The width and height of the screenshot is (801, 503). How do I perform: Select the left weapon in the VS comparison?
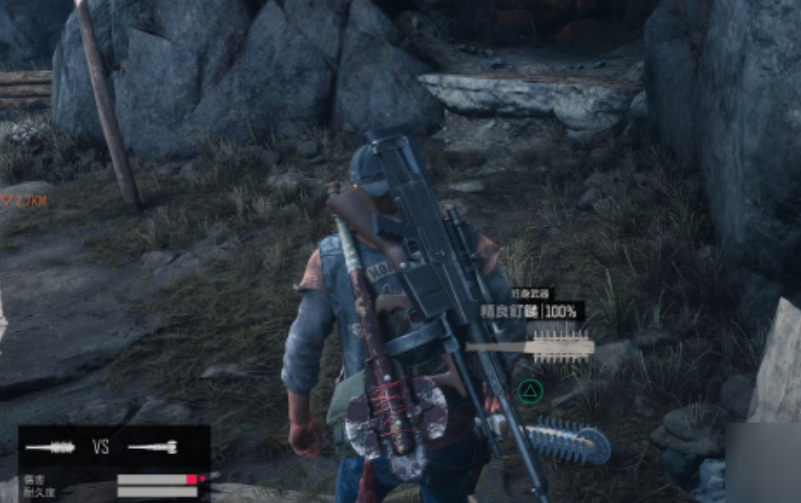(50, 447)
